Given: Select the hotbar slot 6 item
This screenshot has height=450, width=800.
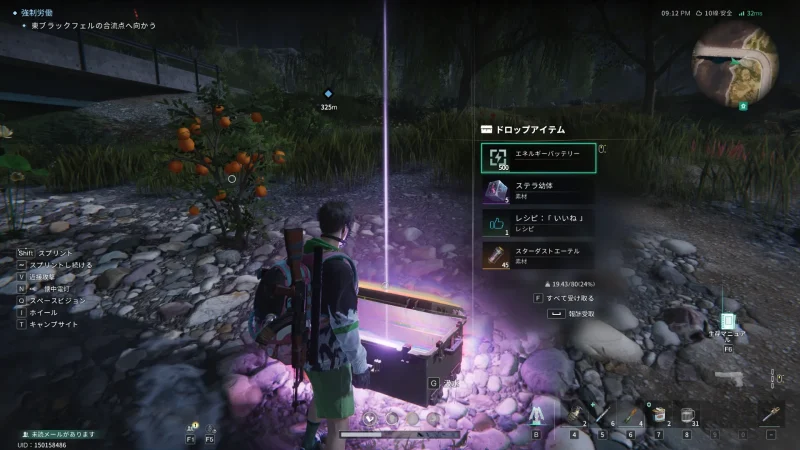Looking at the screenshot, I should tap(630, 418).
